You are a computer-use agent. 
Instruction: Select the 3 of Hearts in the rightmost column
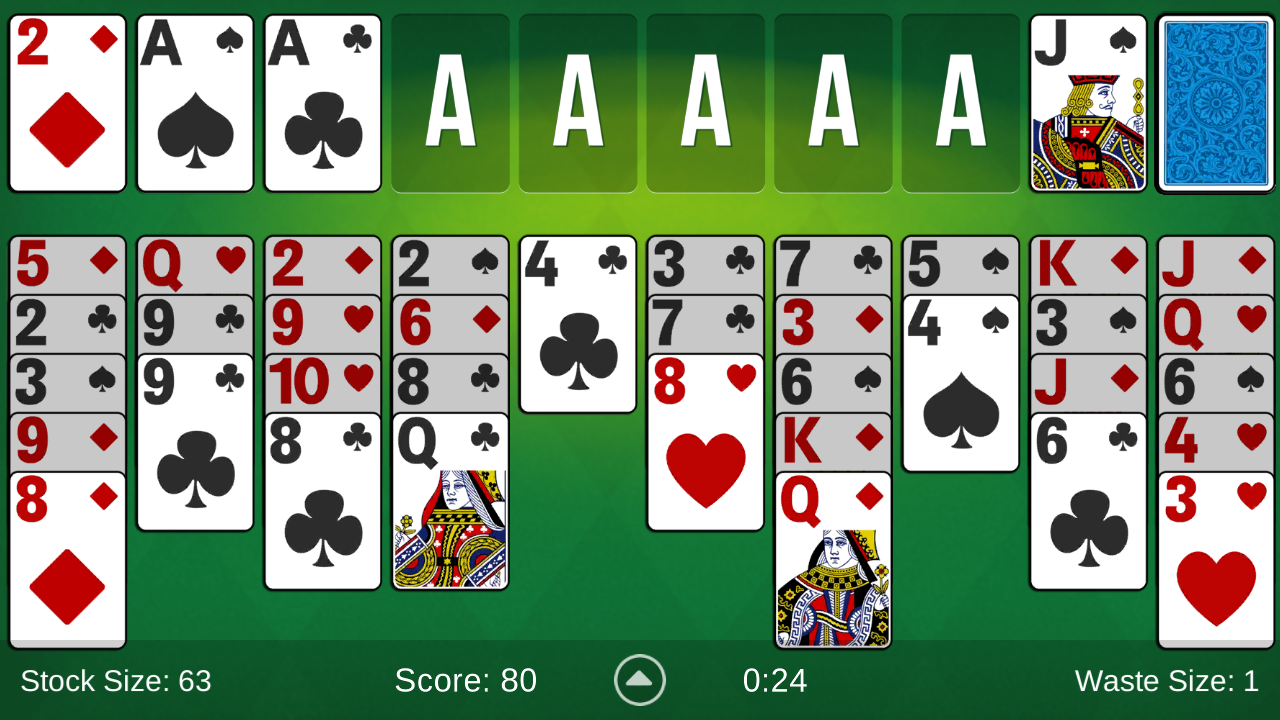[1216, 555]
